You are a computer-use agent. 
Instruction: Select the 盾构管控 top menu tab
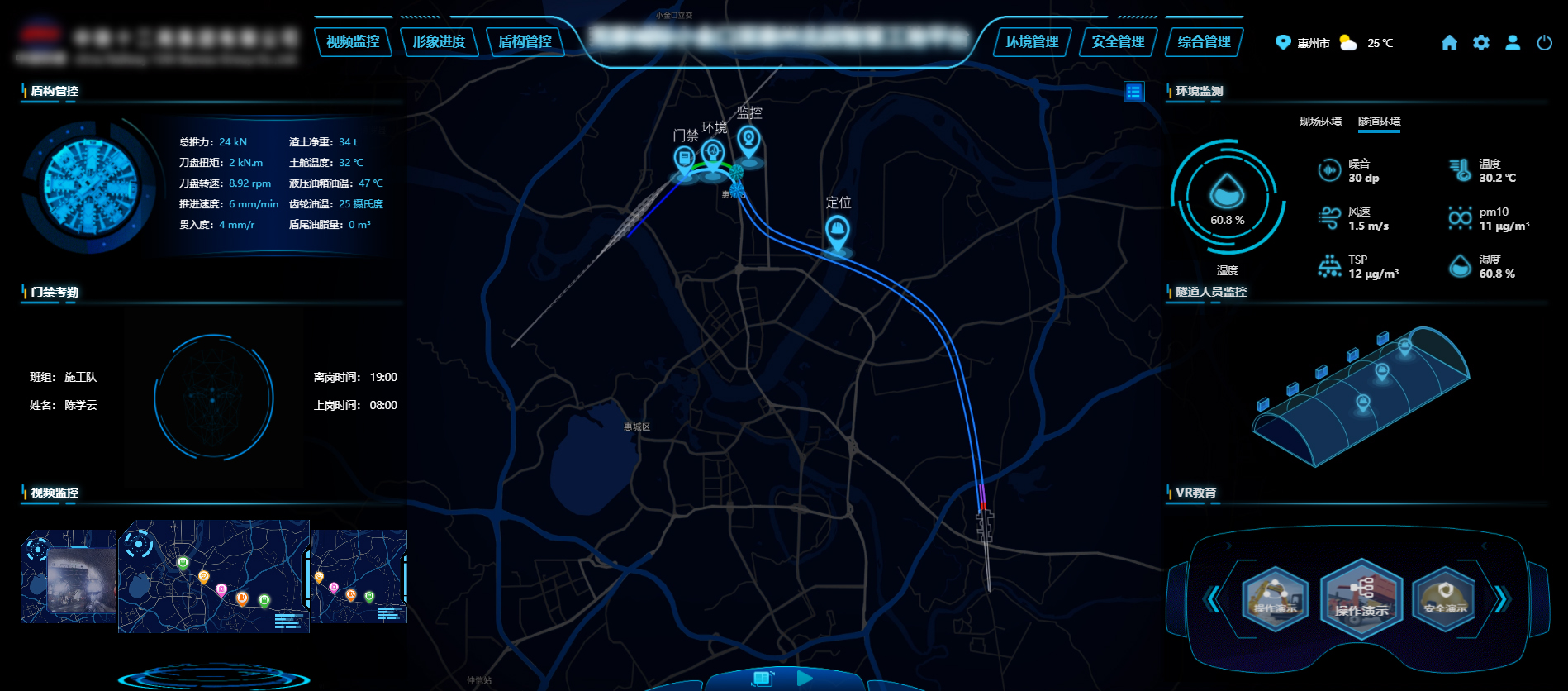525,41
